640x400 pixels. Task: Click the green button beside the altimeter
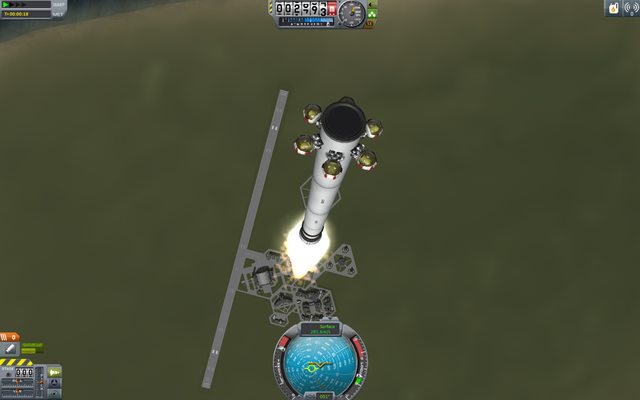(x=373, y=13)
